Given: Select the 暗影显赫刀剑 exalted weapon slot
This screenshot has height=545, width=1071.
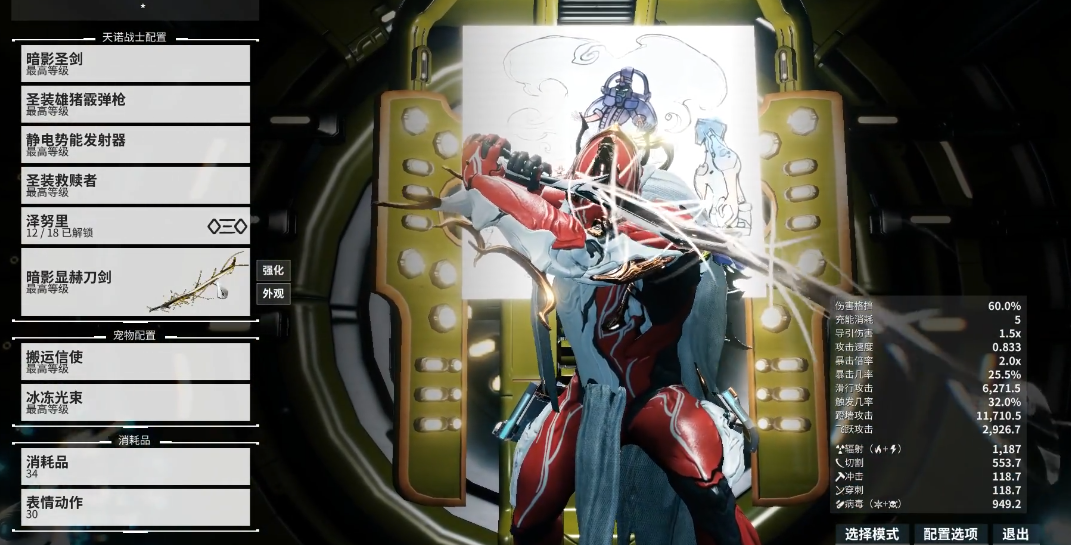Looking at the screenshot, I should point(135,282).
